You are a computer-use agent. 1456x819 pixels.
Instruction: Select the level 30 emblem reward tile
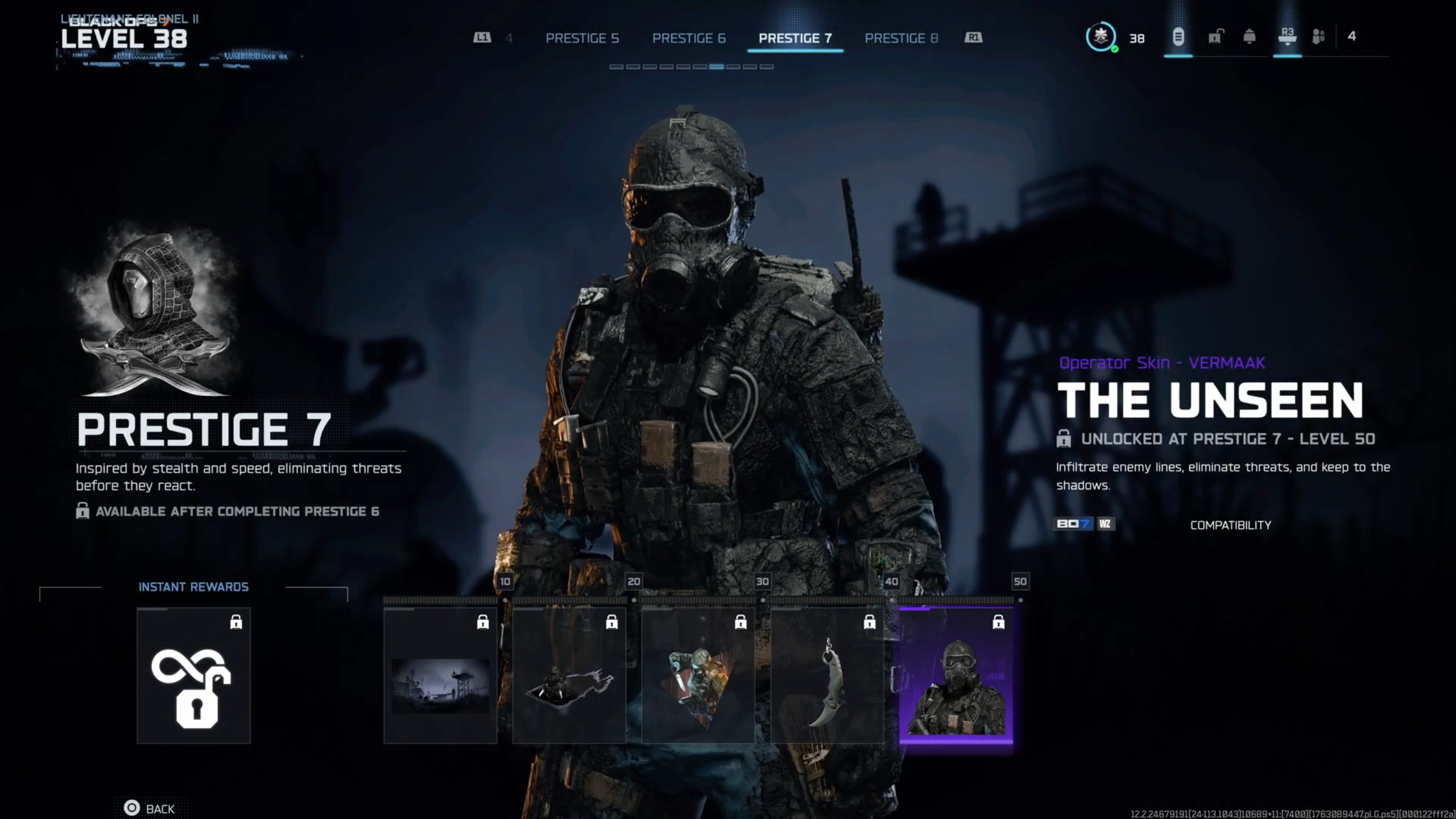coord(698,676)
